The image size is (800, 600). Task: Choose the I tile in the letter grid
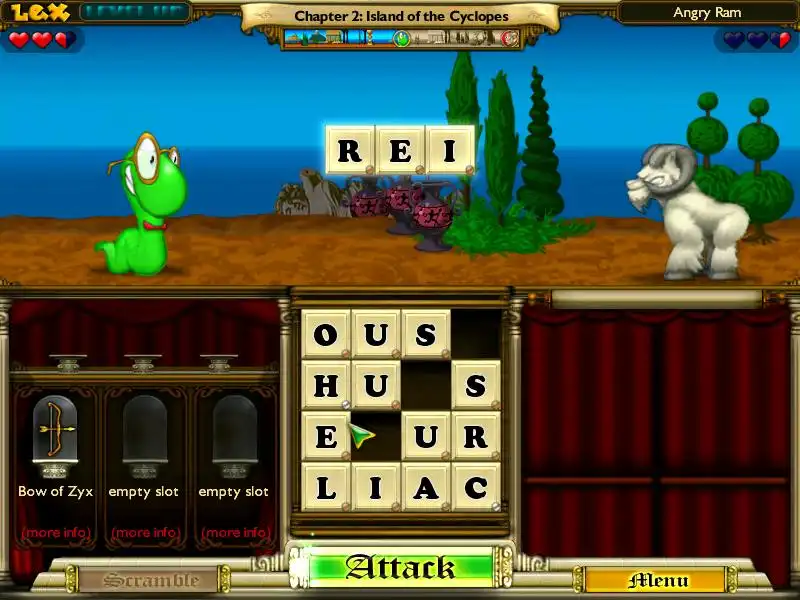point(376,488)
